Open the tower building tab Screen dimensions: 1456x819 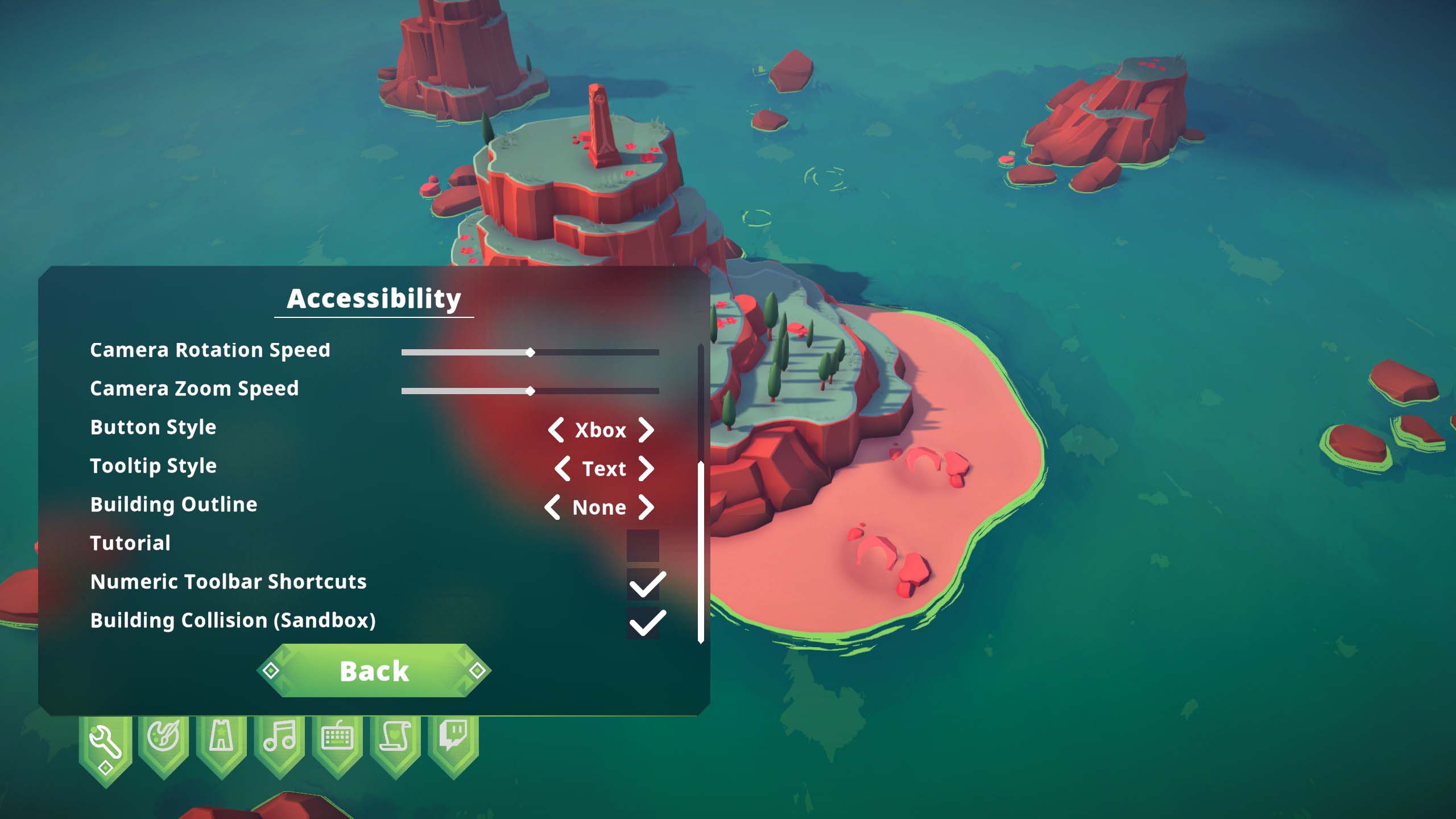pyautogui.click(x=221, y=739)
